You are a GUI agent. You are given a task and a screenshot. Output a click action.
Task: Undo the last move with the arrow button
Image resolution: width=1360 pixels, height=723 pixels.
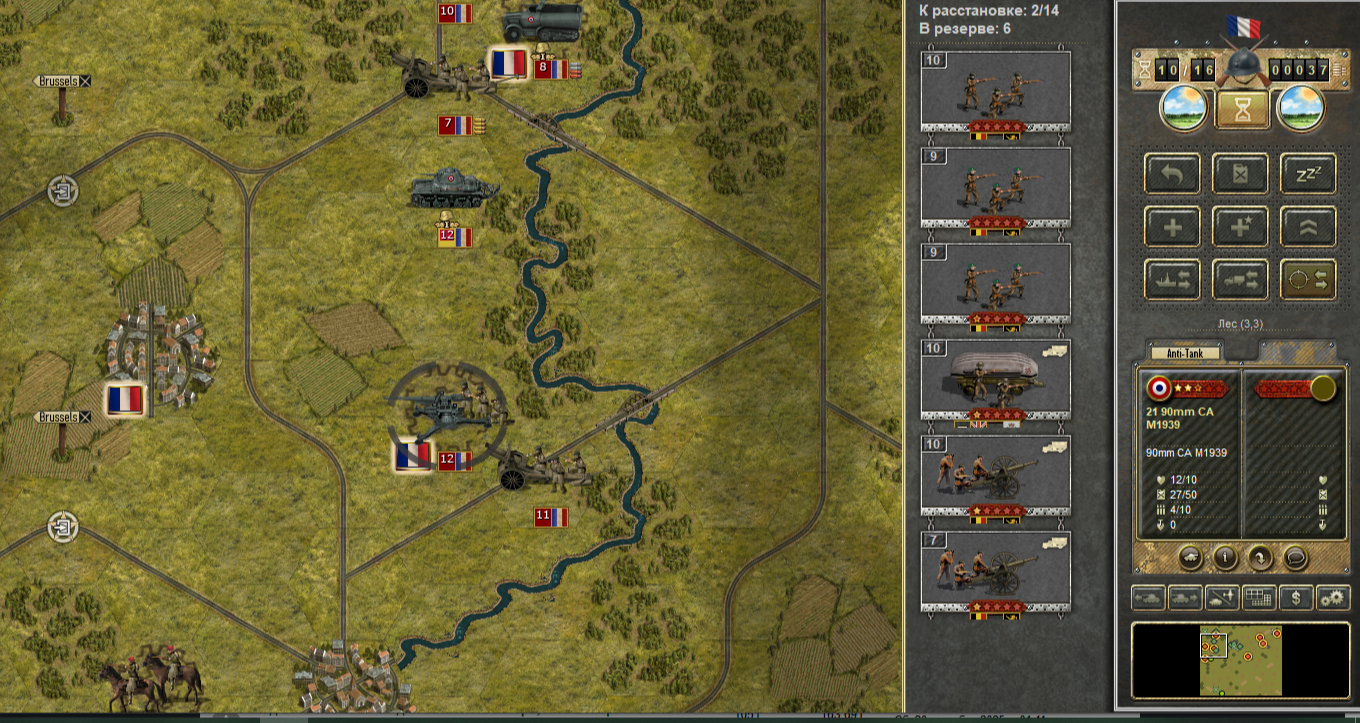[1173, 174]
